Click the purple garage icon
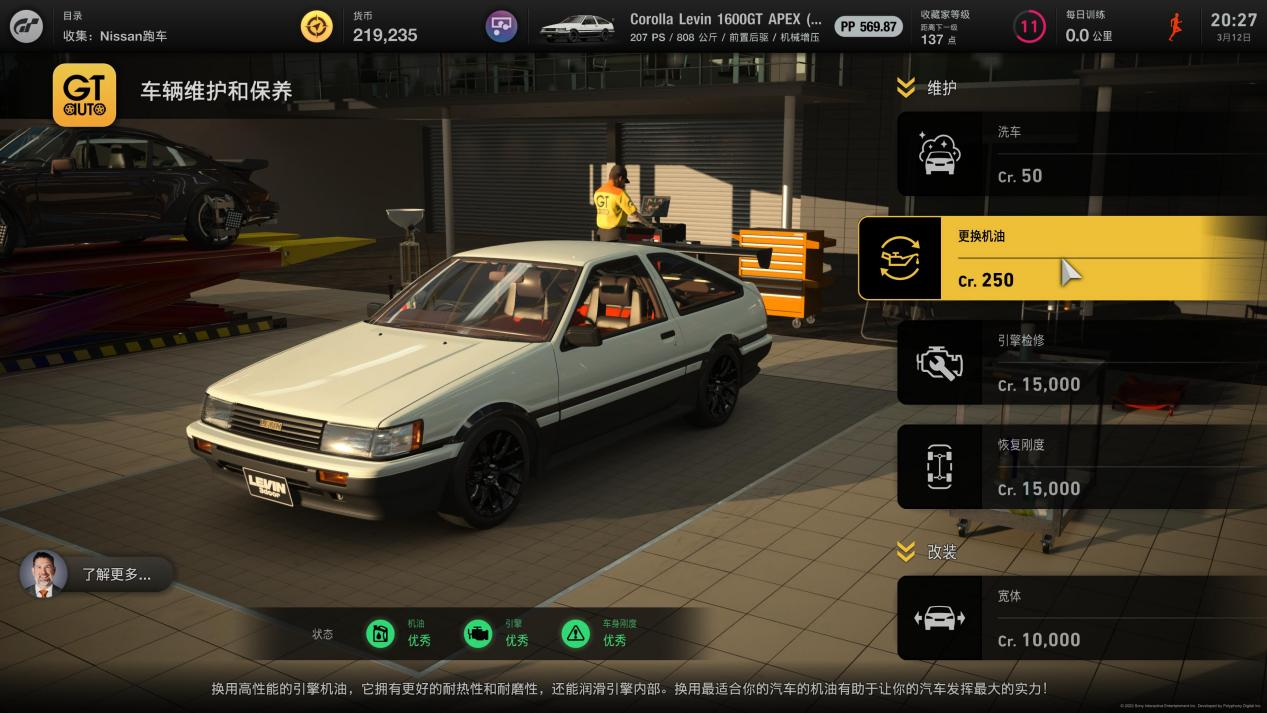The height and width of the screenshot is (713, 1267). click(x=501, y=26)
